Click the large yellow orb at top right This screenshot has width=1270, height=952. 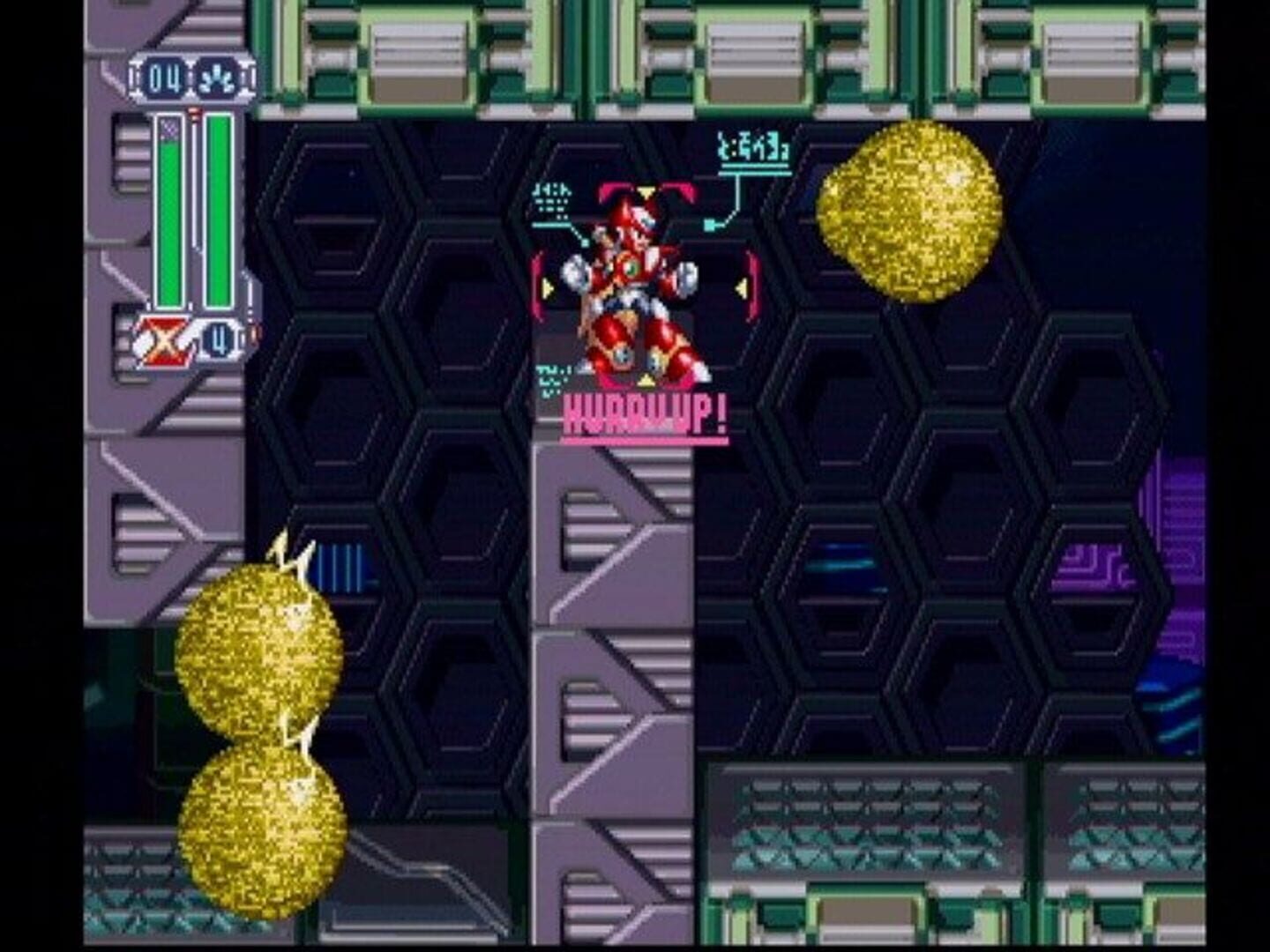(907, 212)
